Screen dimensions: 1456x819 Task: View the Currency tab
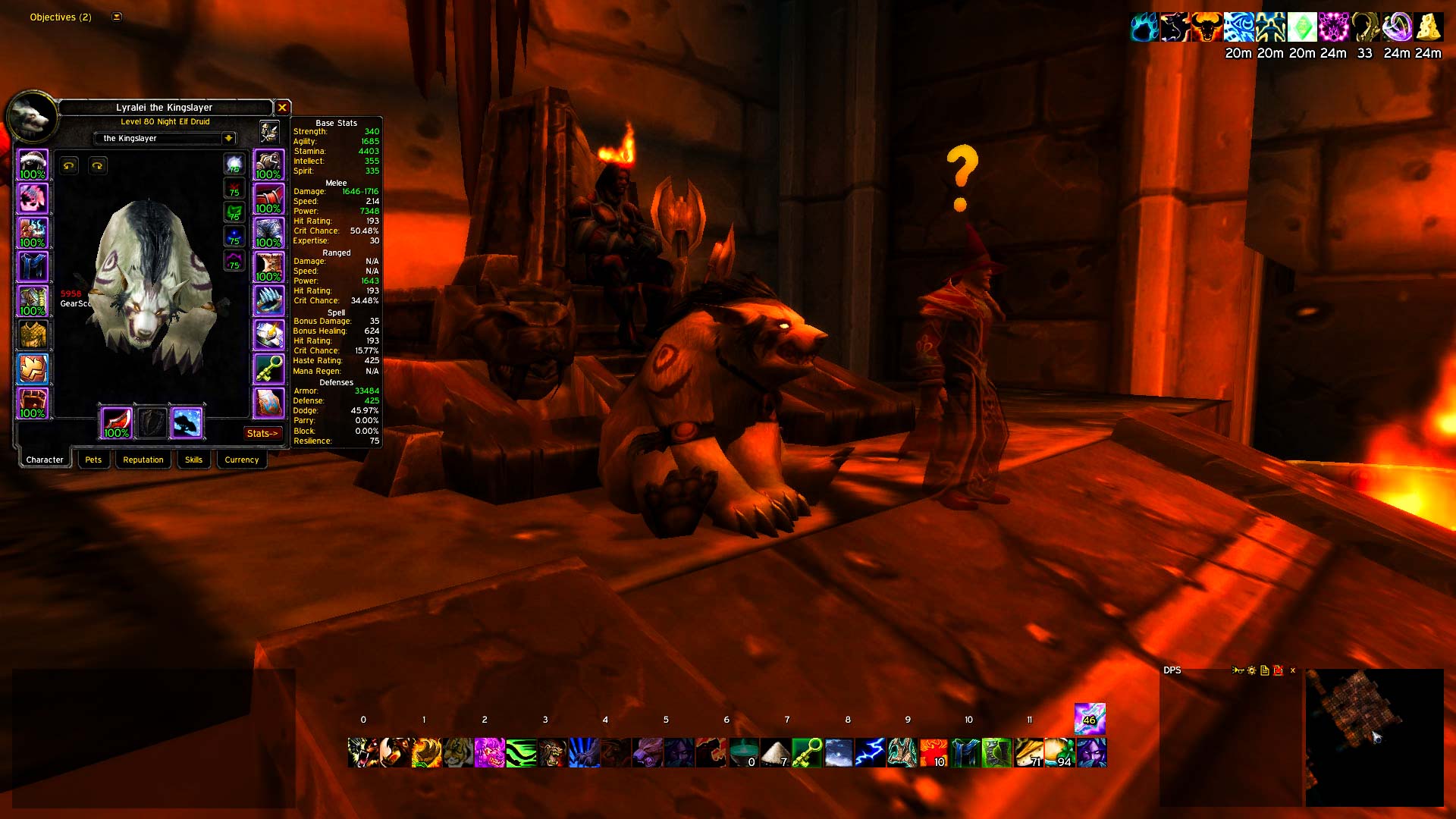click(x=241, y=460)
